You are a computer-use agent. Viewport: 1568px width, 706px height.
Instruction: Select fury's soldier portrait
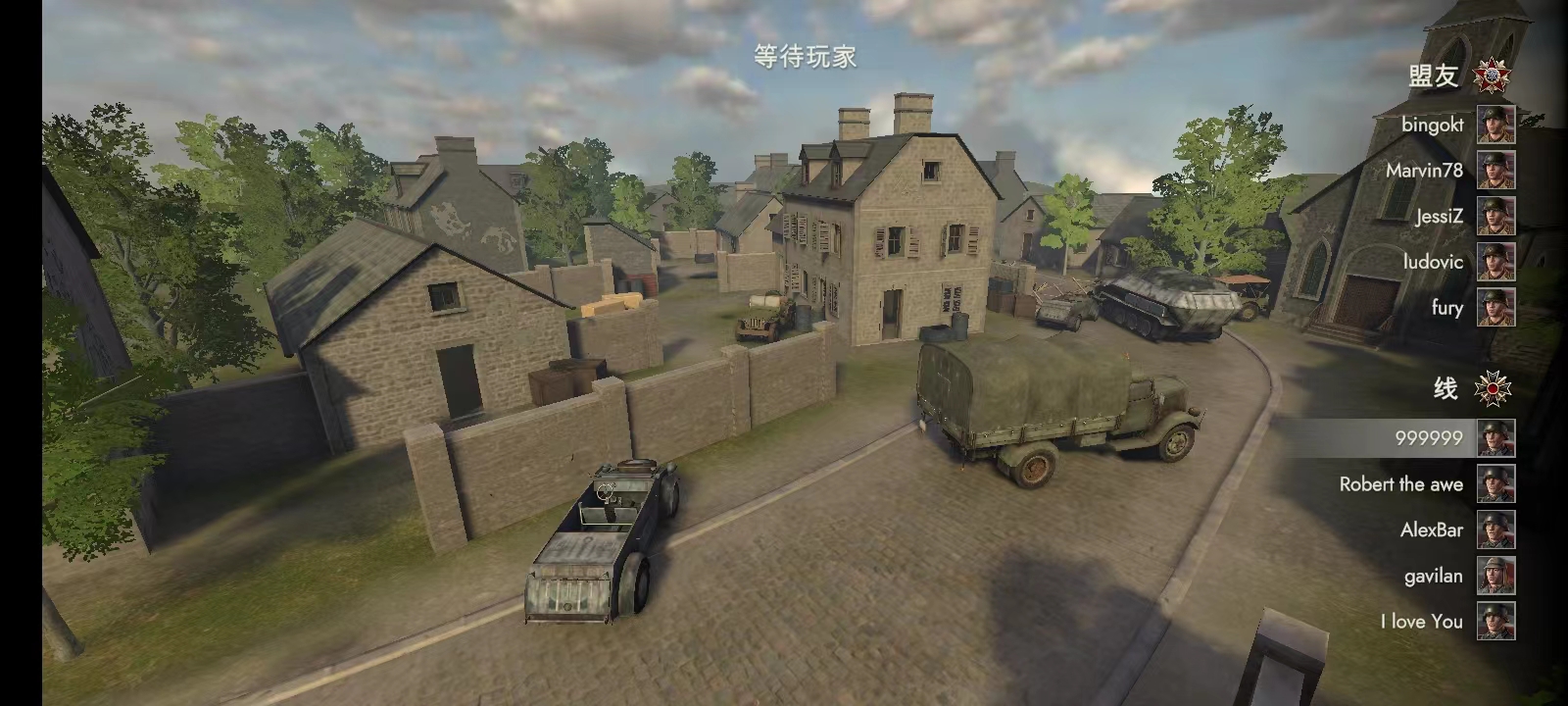tap(1494, 308)
